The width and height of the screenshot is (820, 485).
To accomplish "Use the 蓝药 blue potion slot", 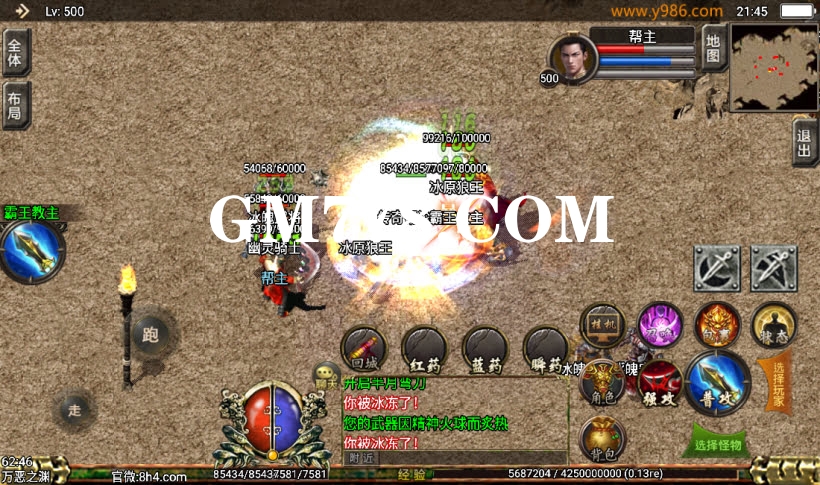I will [484, 349].
